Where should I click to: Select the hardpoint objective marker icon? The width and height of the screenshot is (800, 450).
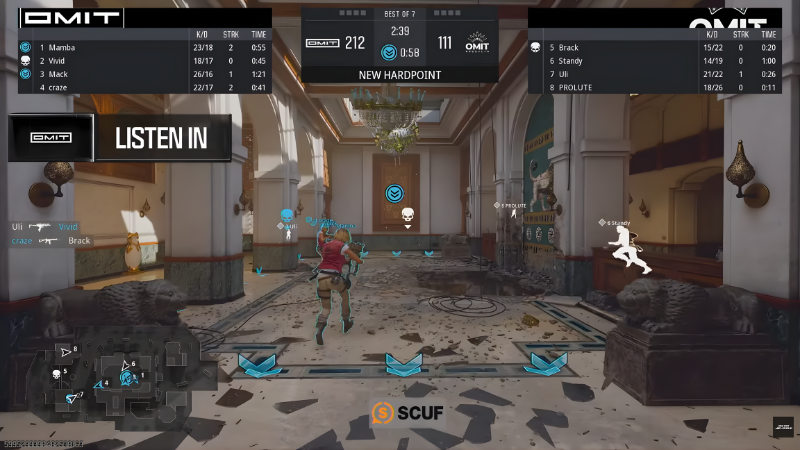395,193
